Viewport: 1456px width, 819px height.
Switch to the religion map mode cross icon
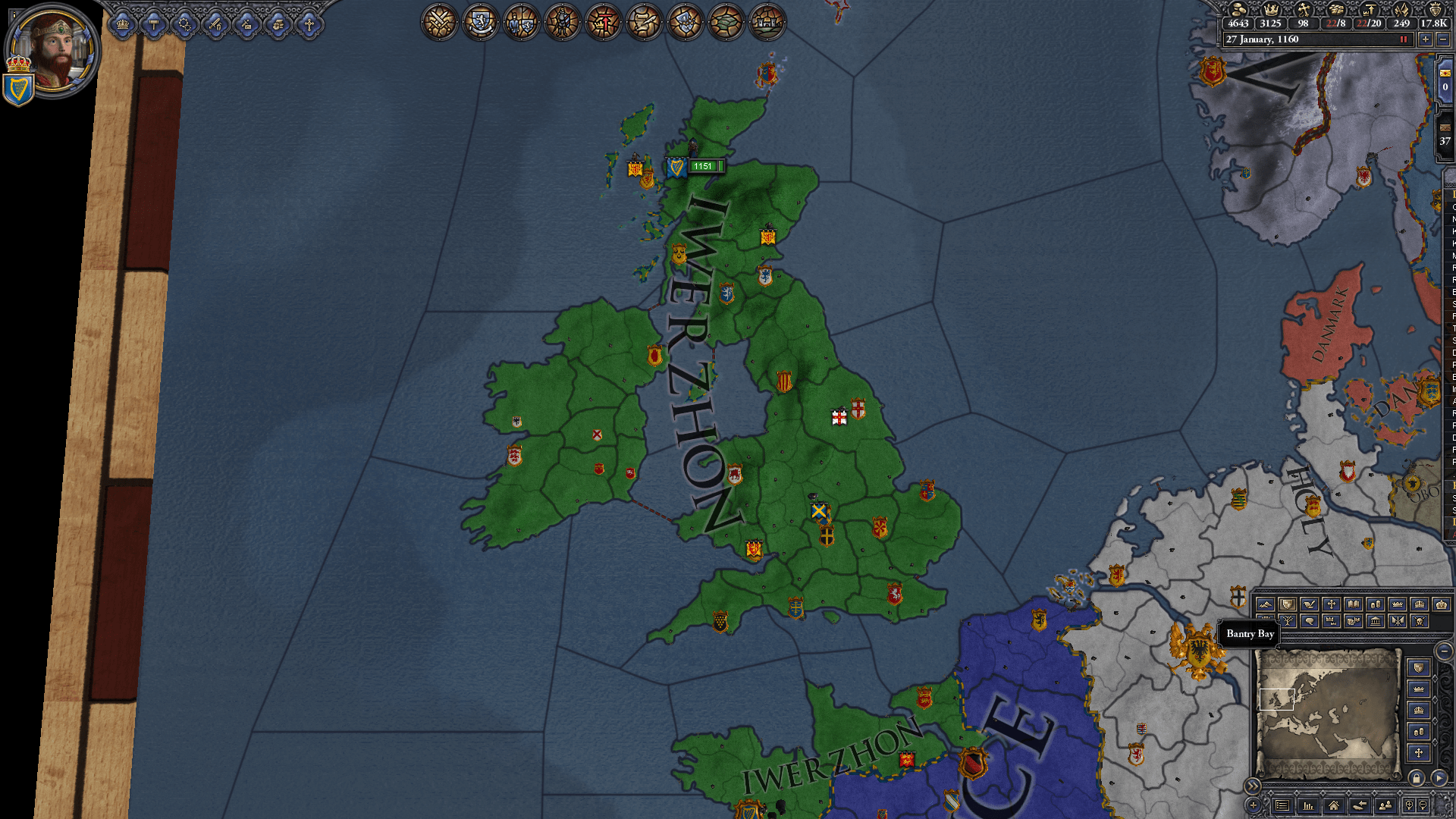point(1332,604)
